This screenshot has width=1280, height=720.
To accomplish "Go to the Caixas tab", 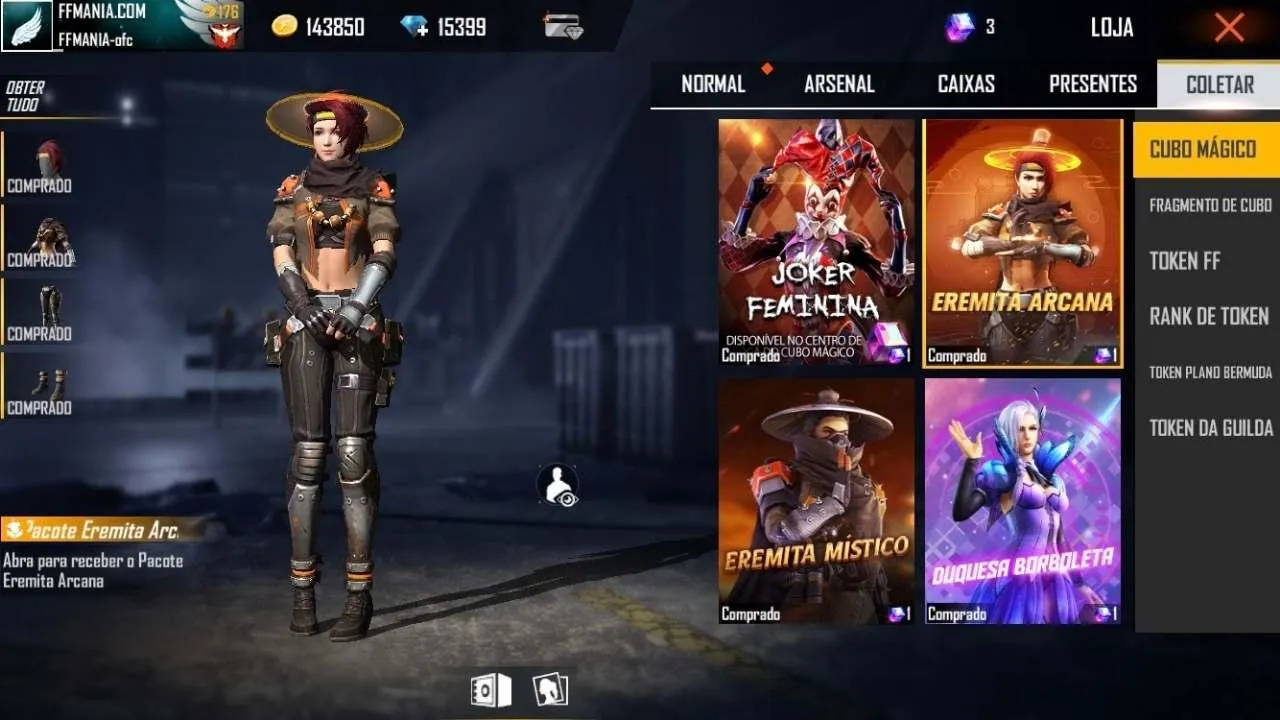I will [966, 84].
